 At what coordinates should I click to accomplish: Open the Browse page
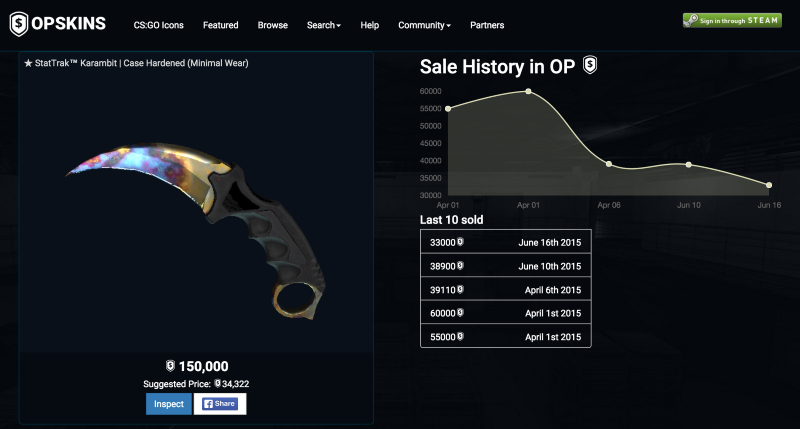pos(272,25)
